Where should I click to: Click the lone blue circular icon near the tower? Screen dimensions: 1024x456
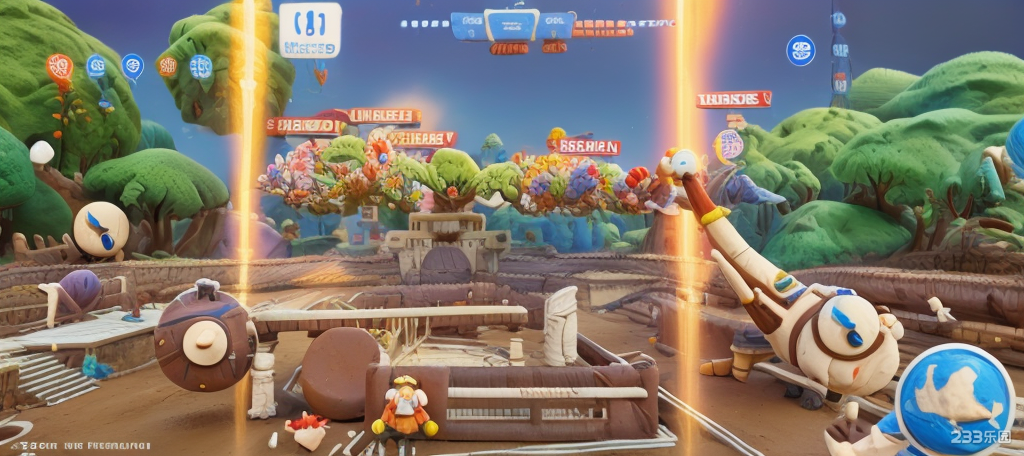click(x=800, y=50)
